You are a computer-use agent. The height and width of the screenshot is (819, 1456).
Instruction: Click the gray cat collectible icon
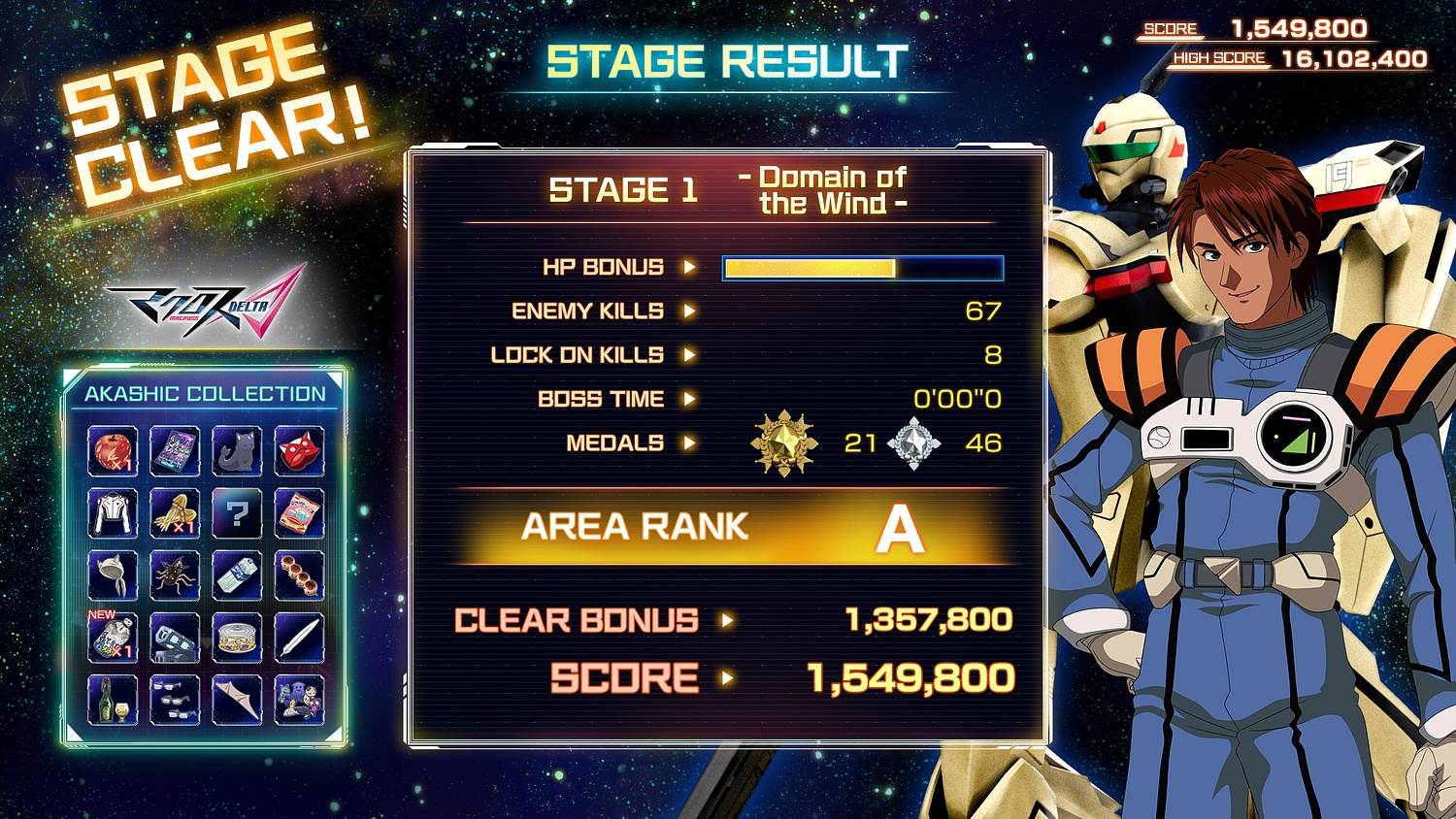(x=237, y=449)
